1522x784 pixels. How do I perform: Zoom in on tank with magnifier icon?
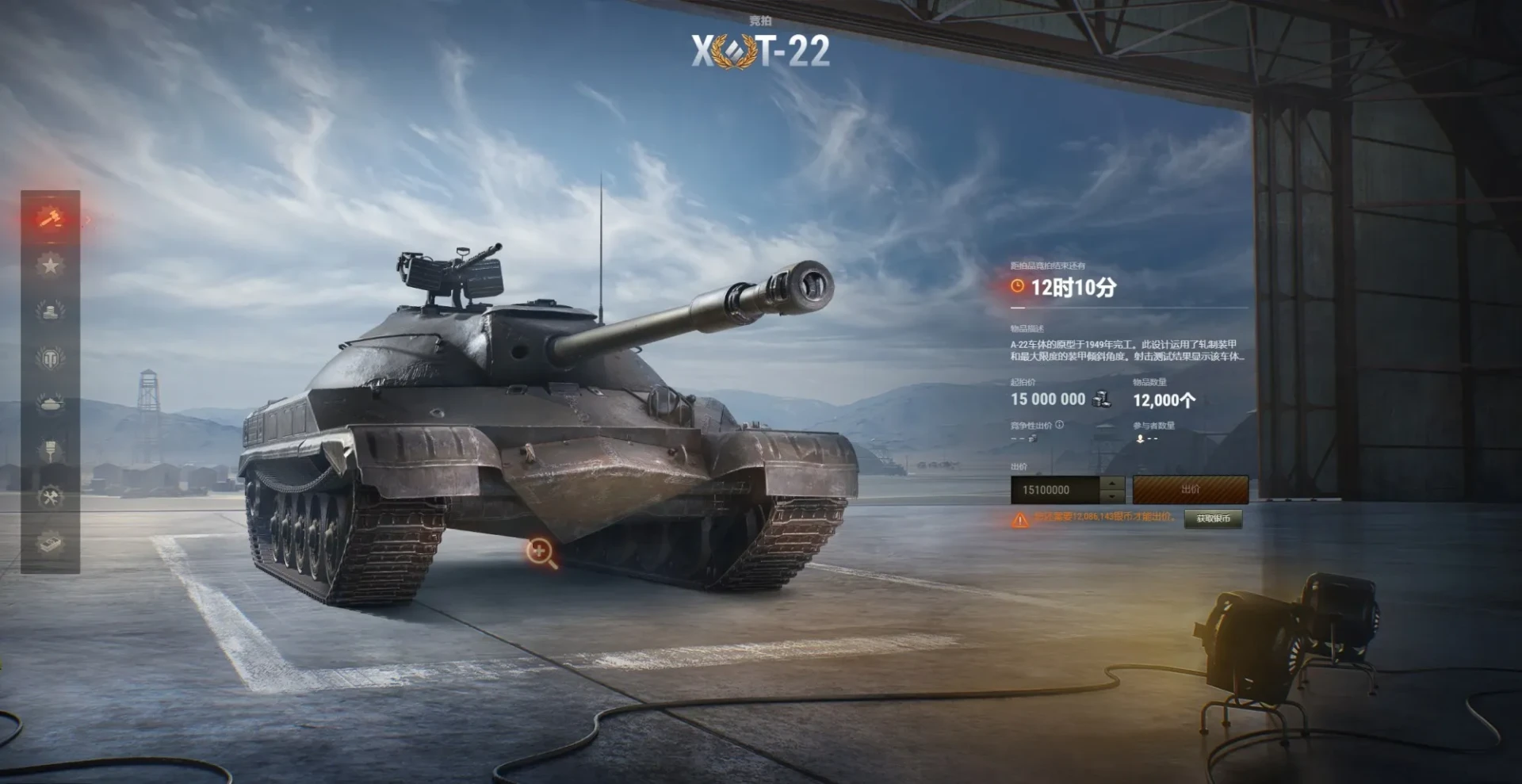pos(541,552)
